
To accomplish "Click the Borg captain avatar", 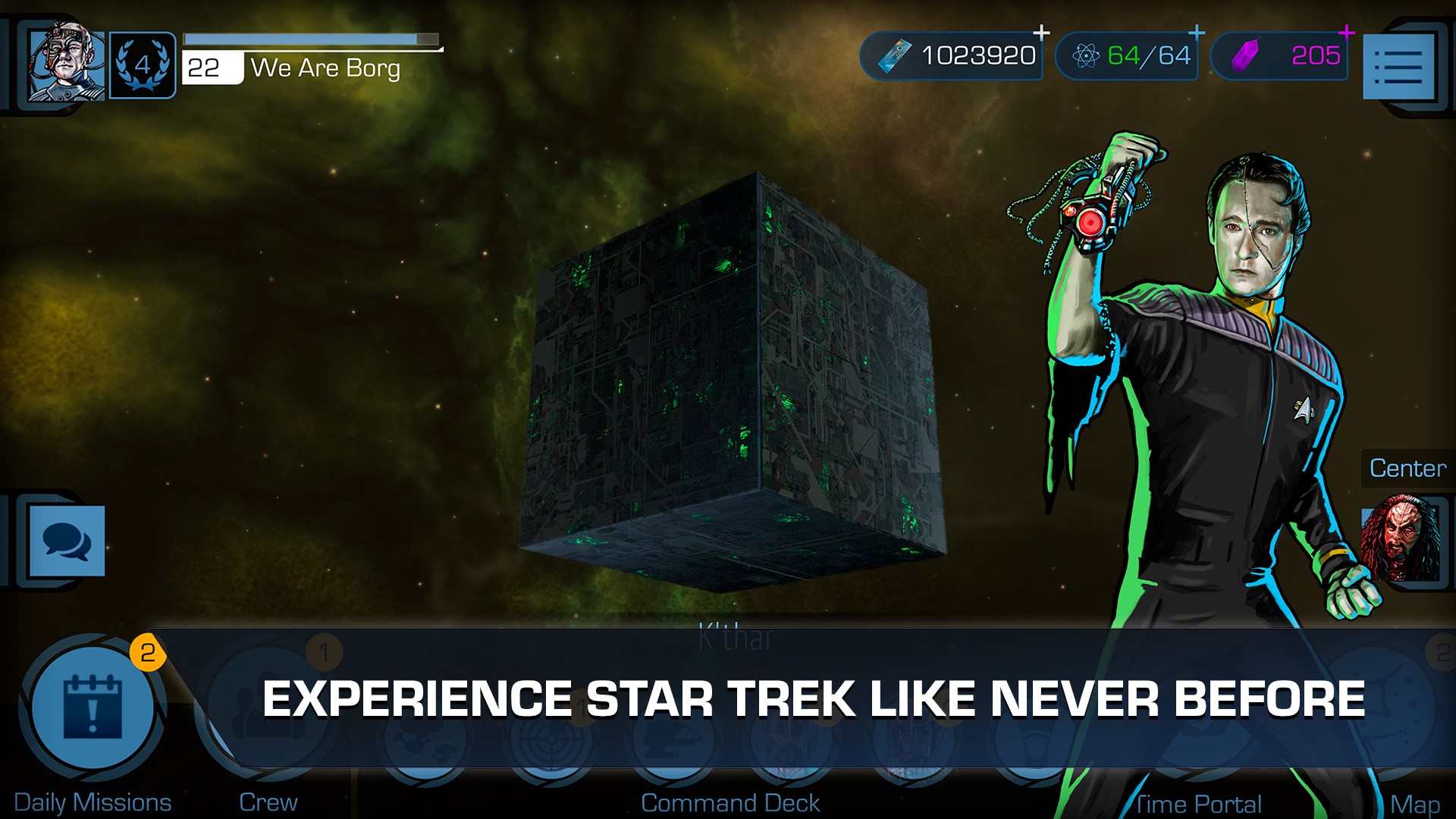I will pos(64,64).
